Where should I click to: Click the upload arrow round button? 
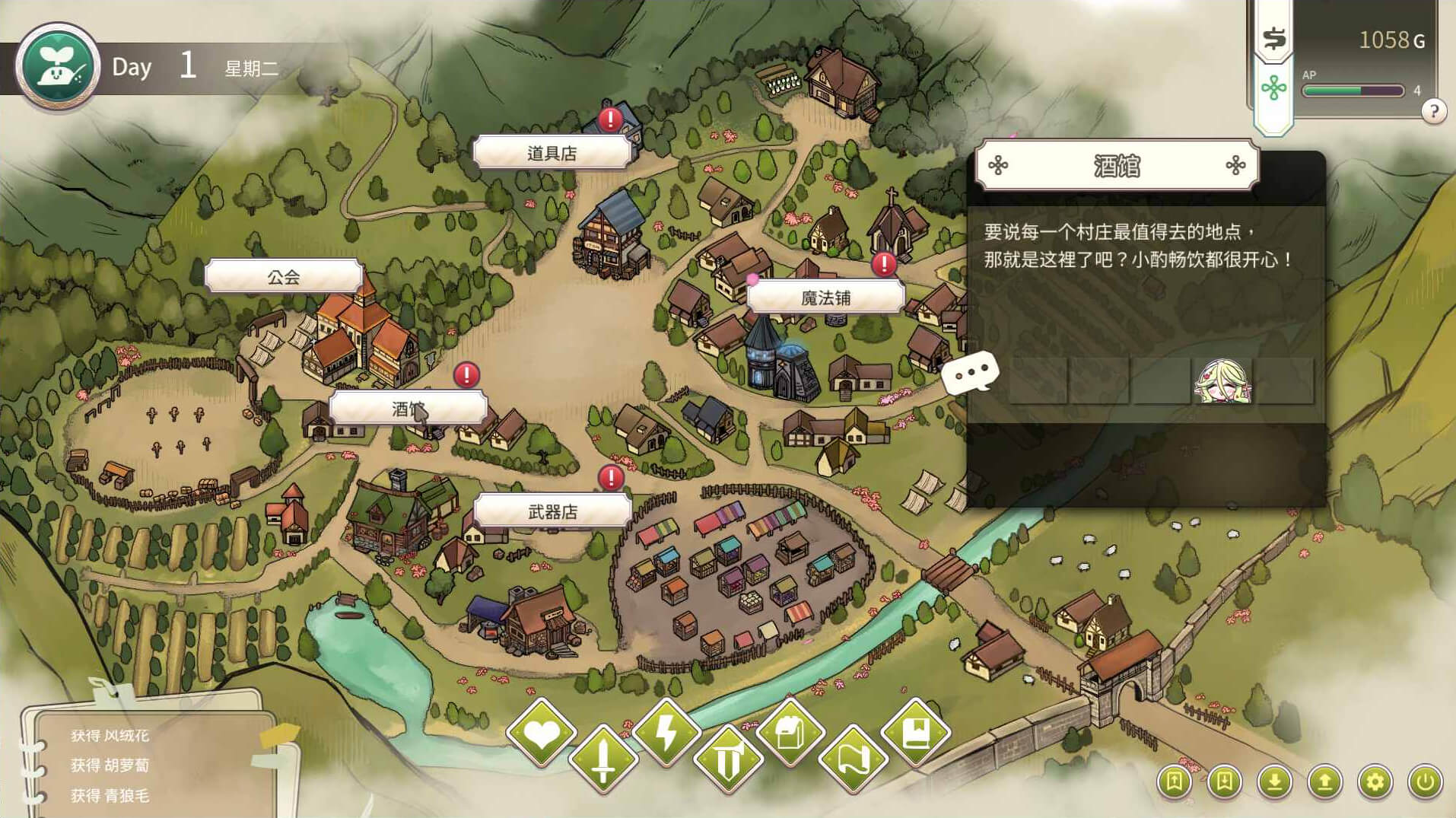point(1324,781)
